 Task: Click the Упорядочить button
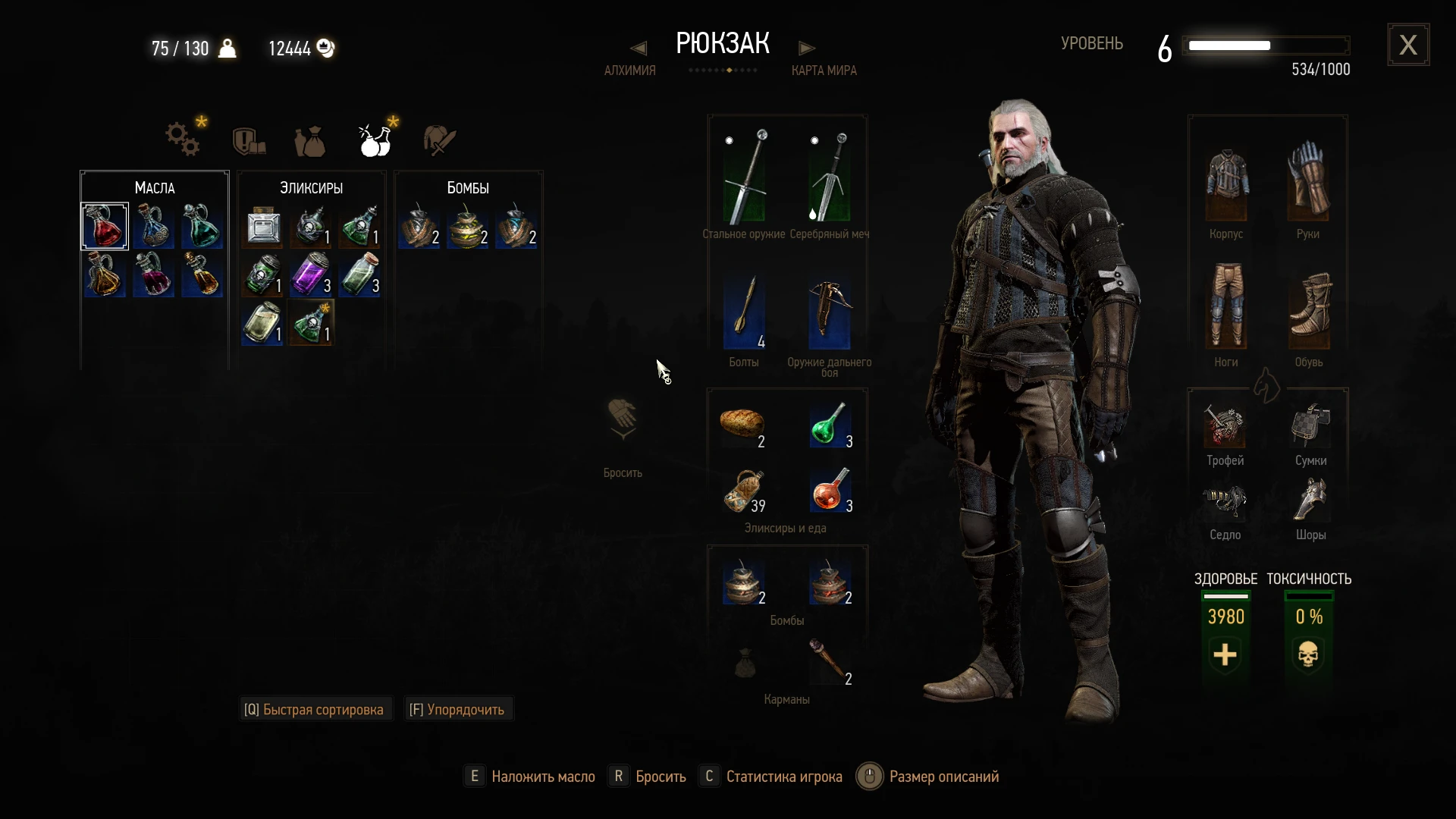tap(457, 708)
